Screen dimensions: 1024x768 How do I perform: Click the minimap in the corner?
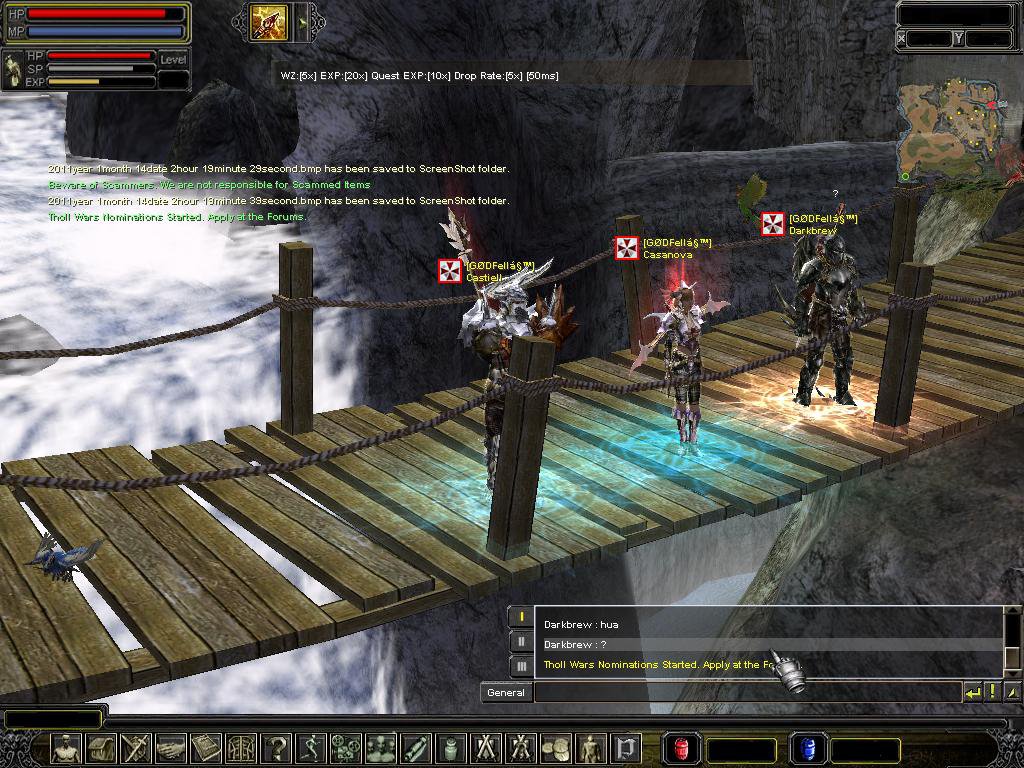[950, 128]
